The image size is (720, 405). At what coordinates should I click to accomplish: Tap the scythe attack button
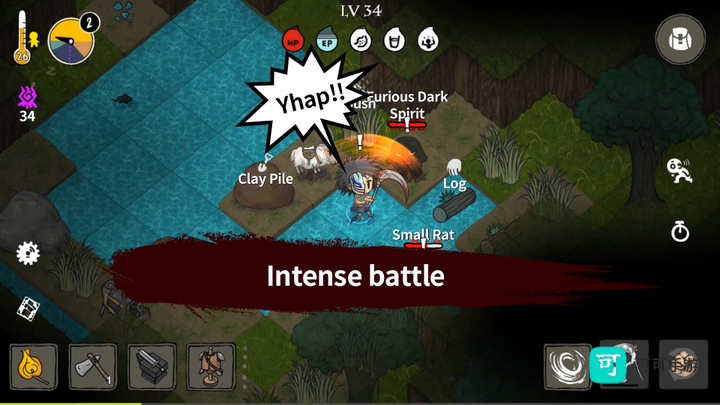click(x=635, y=367)
